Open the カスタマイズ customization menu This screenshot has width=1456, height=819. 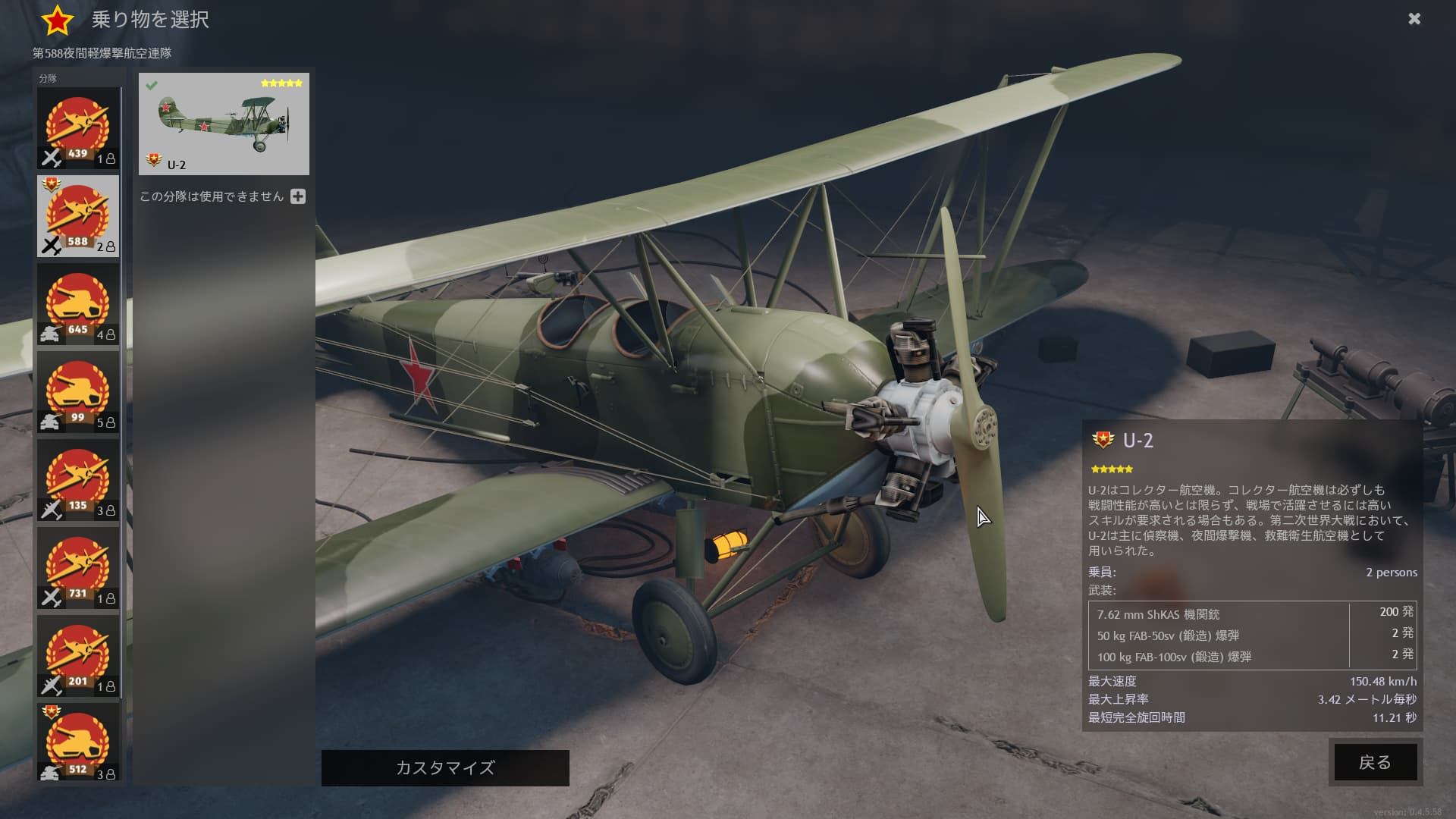pos(445,768)
